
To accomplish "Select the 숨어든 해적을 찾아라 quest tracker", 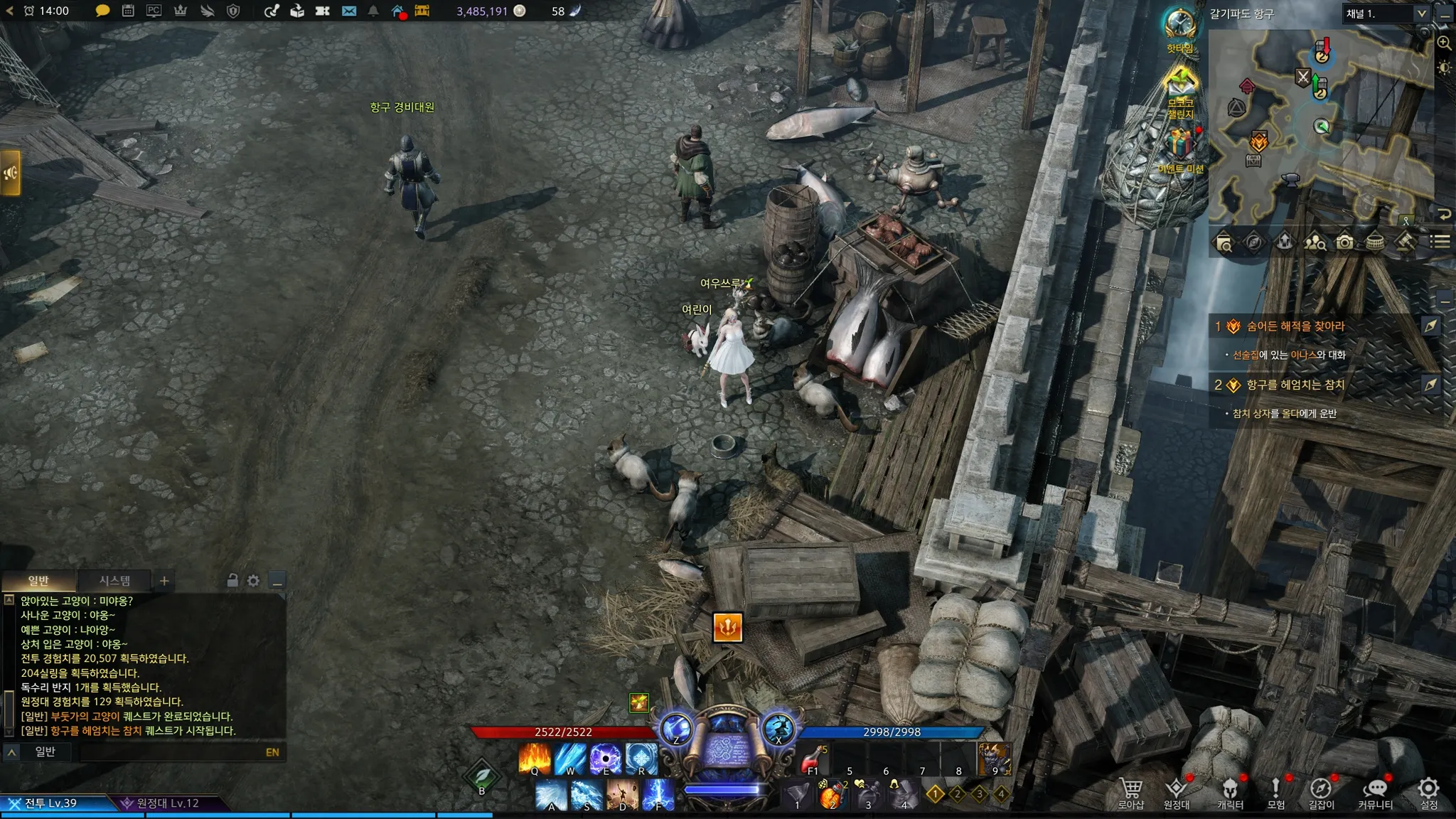I will pos(1295,326).
